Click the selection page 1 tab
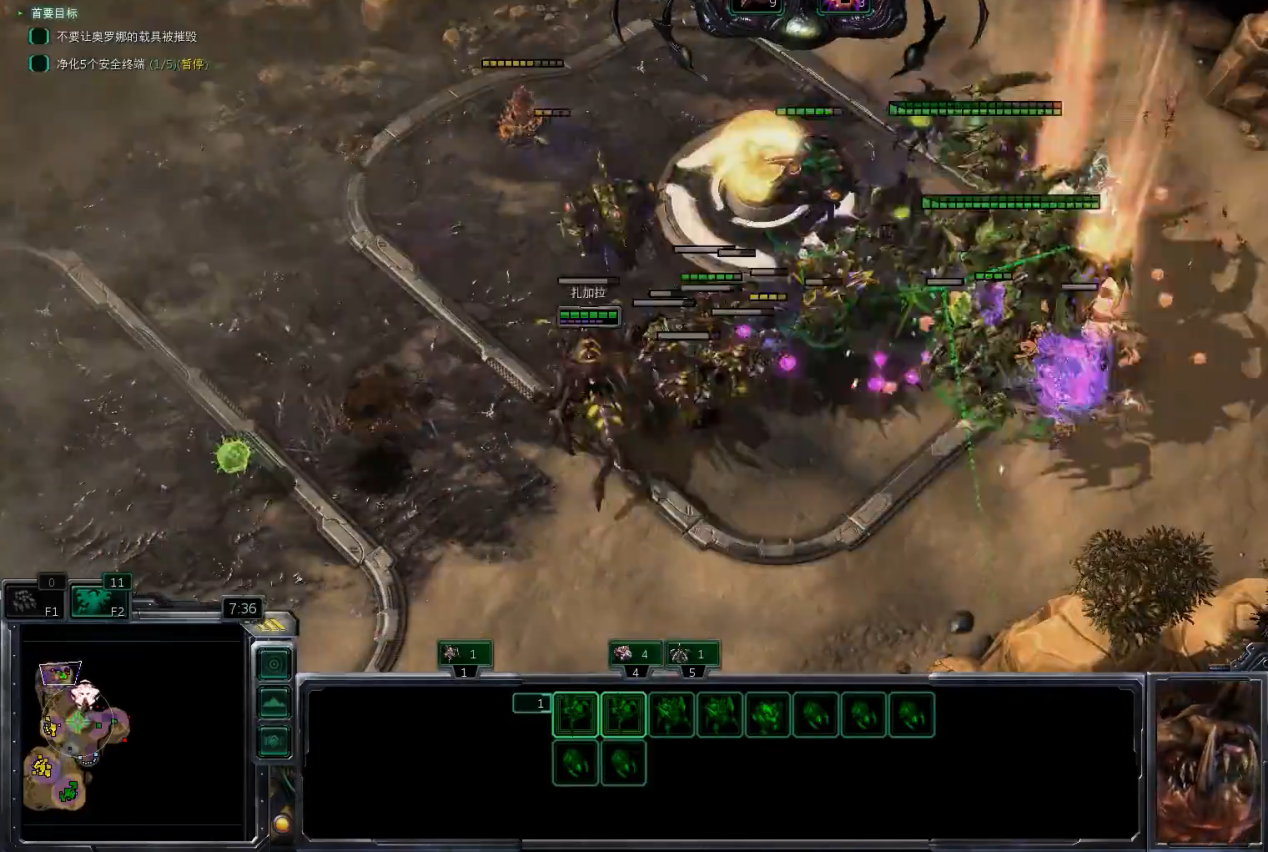The image size is (1268, 852). point(531,704)
